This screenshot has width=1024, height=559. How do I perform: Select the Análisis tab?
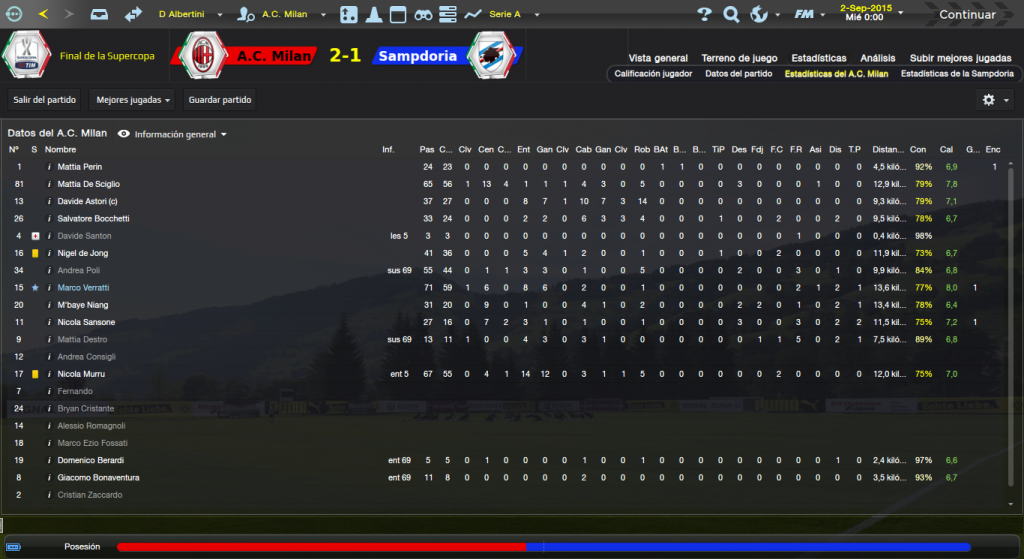(877, 58)
